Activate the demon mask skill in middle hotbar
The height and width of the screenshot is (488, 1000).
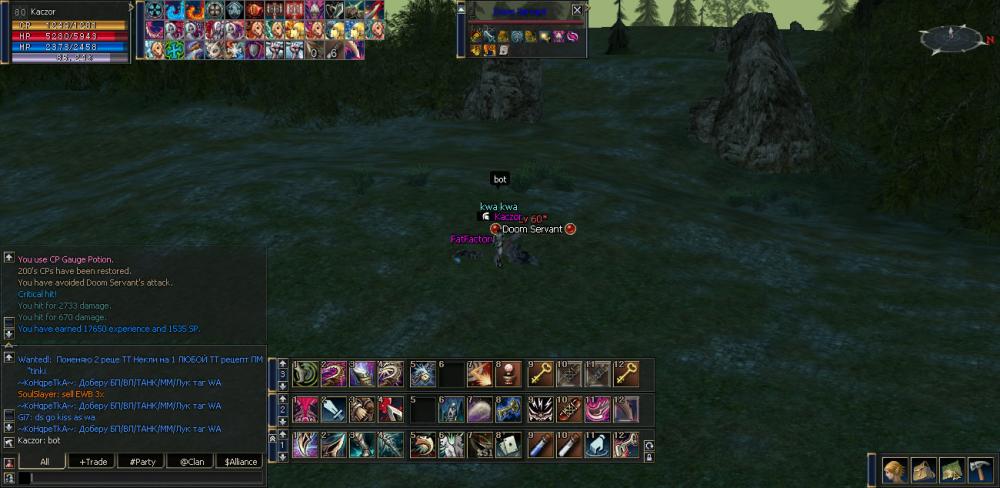coord(541,410)
